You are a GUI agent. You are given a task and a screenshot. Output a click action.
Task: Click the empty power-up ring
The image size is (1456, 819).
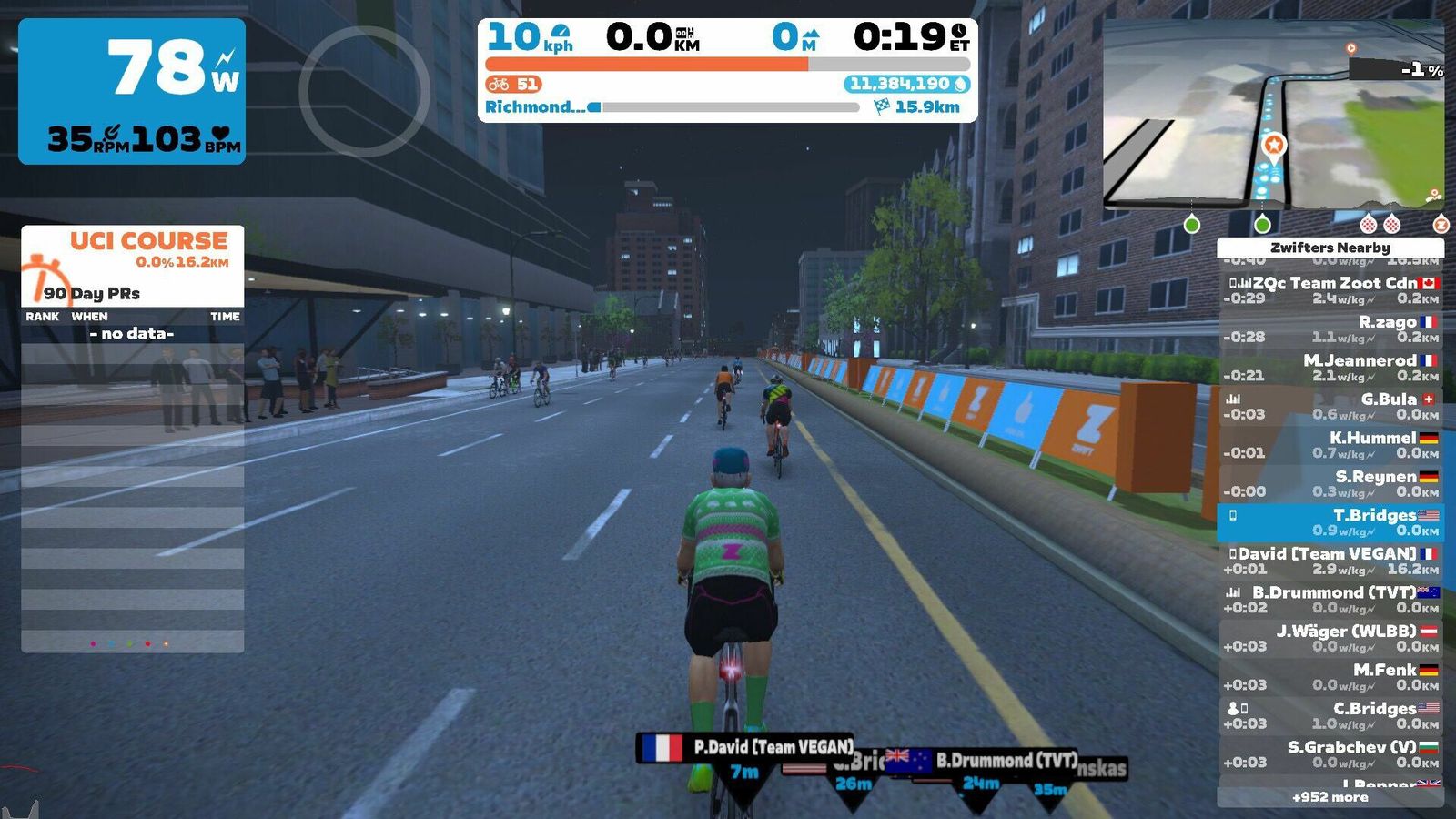click(364, 91)
